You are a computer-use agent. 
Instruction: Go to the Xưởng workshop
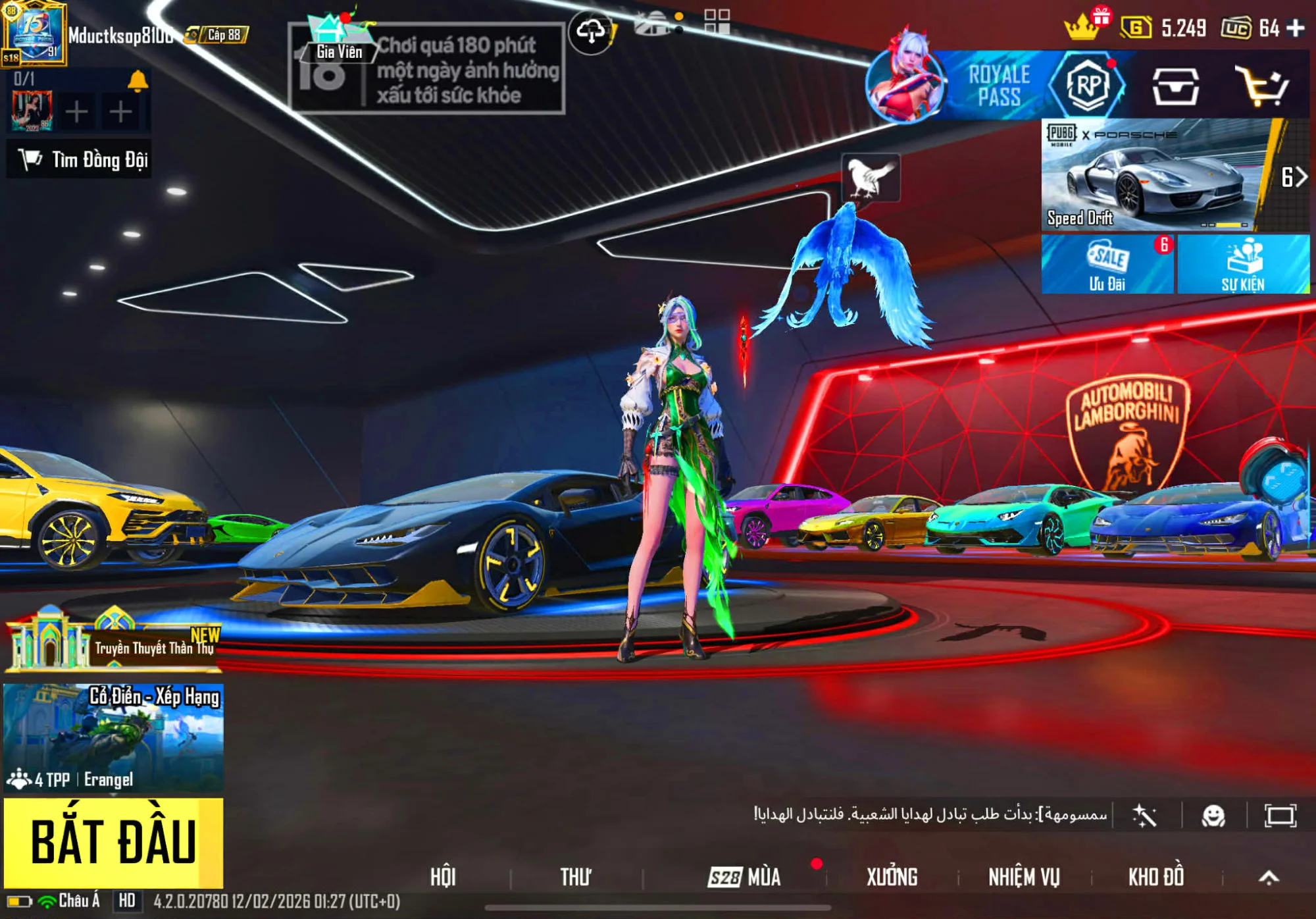(x=892, y=877)
